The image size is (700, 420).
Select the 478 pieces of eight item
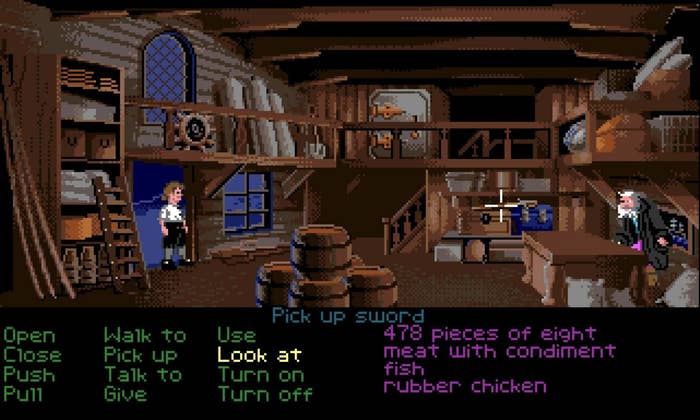click(490, 333)
